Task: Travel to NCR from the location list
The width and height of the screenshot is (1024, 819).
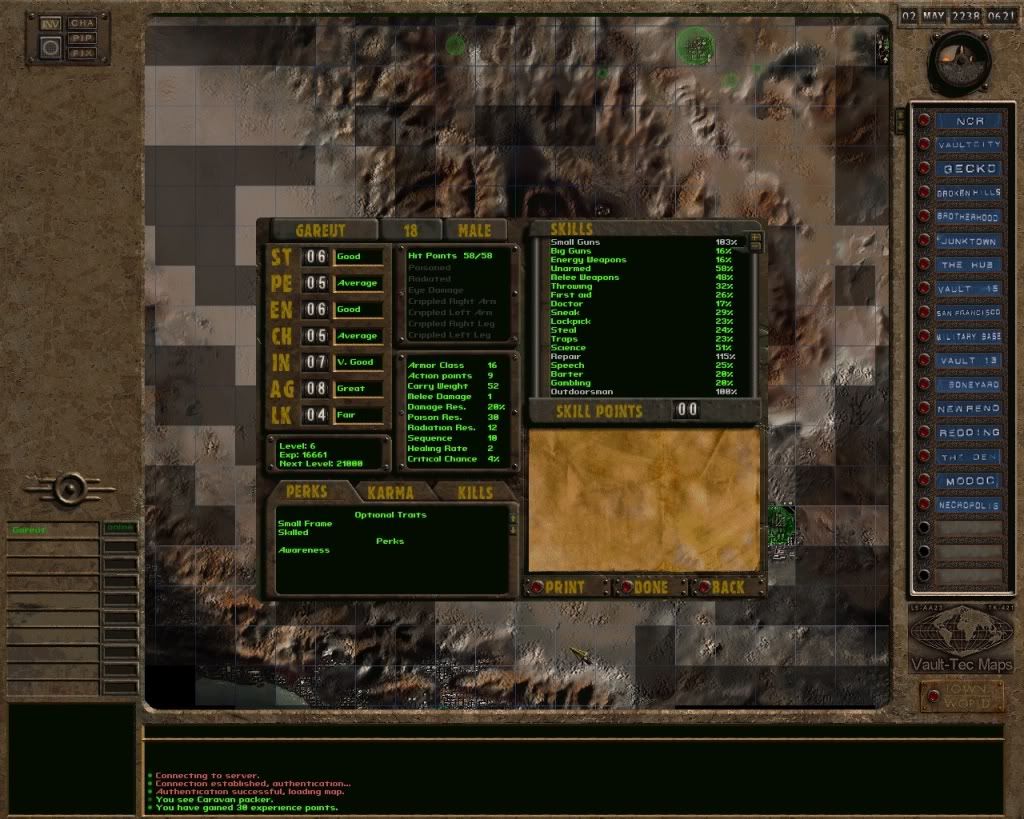Action: click(x=968, y=121)
